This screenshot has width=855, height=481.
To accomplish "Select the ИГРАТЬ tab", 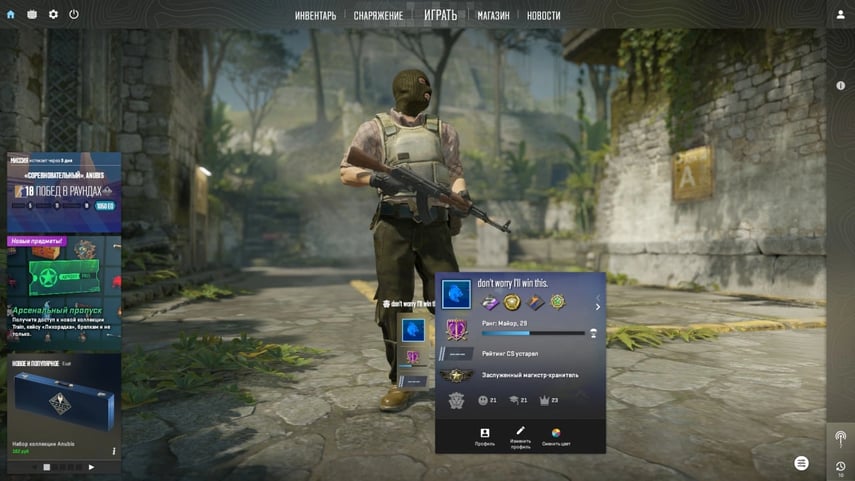I will pyautogui.click(x=440, y=15).
